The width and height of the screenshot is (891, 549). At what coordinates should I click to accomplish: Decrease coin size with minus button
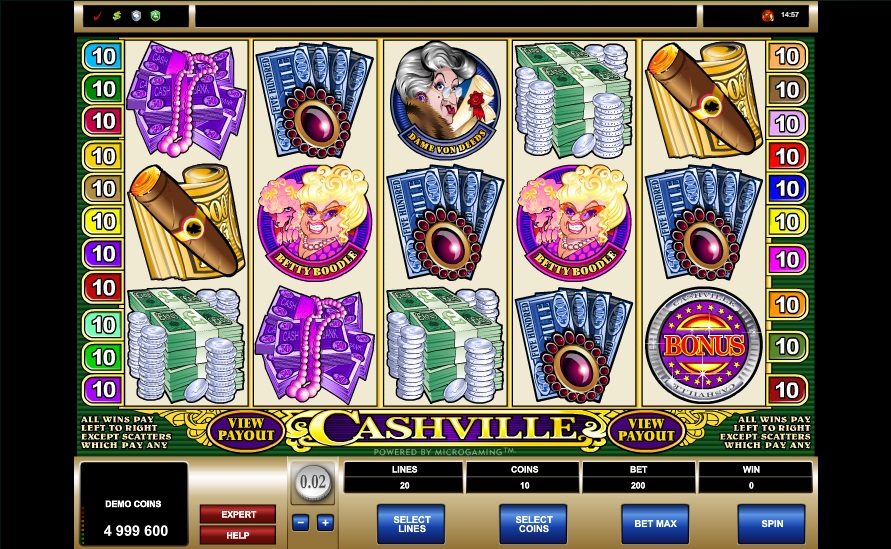[301, 522]
